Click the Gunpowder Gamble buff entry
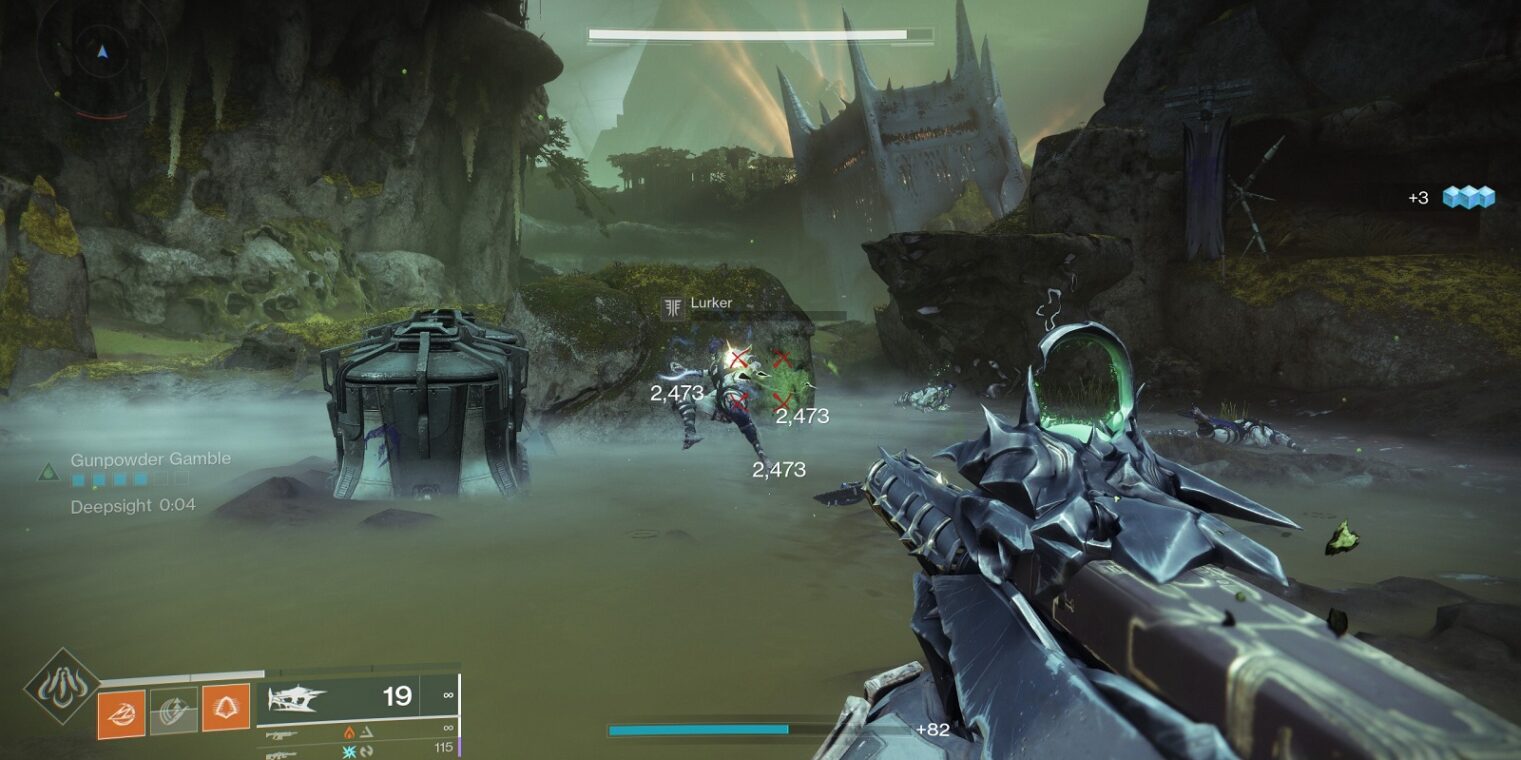This screenshot has width=1521, height=760. [150, 459]
